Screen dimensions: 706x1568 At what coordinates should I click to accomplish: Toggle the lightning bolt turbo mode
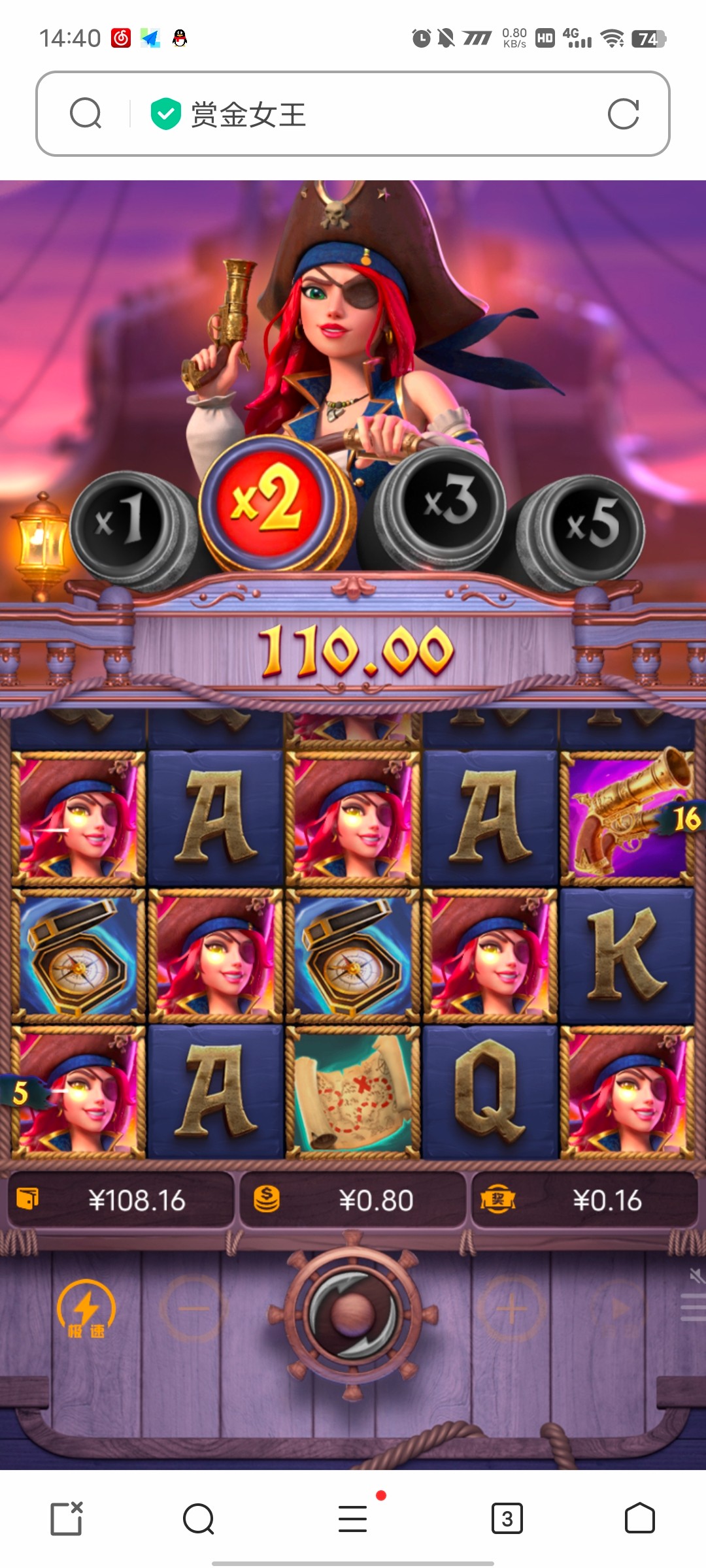tap(86, 1309)
